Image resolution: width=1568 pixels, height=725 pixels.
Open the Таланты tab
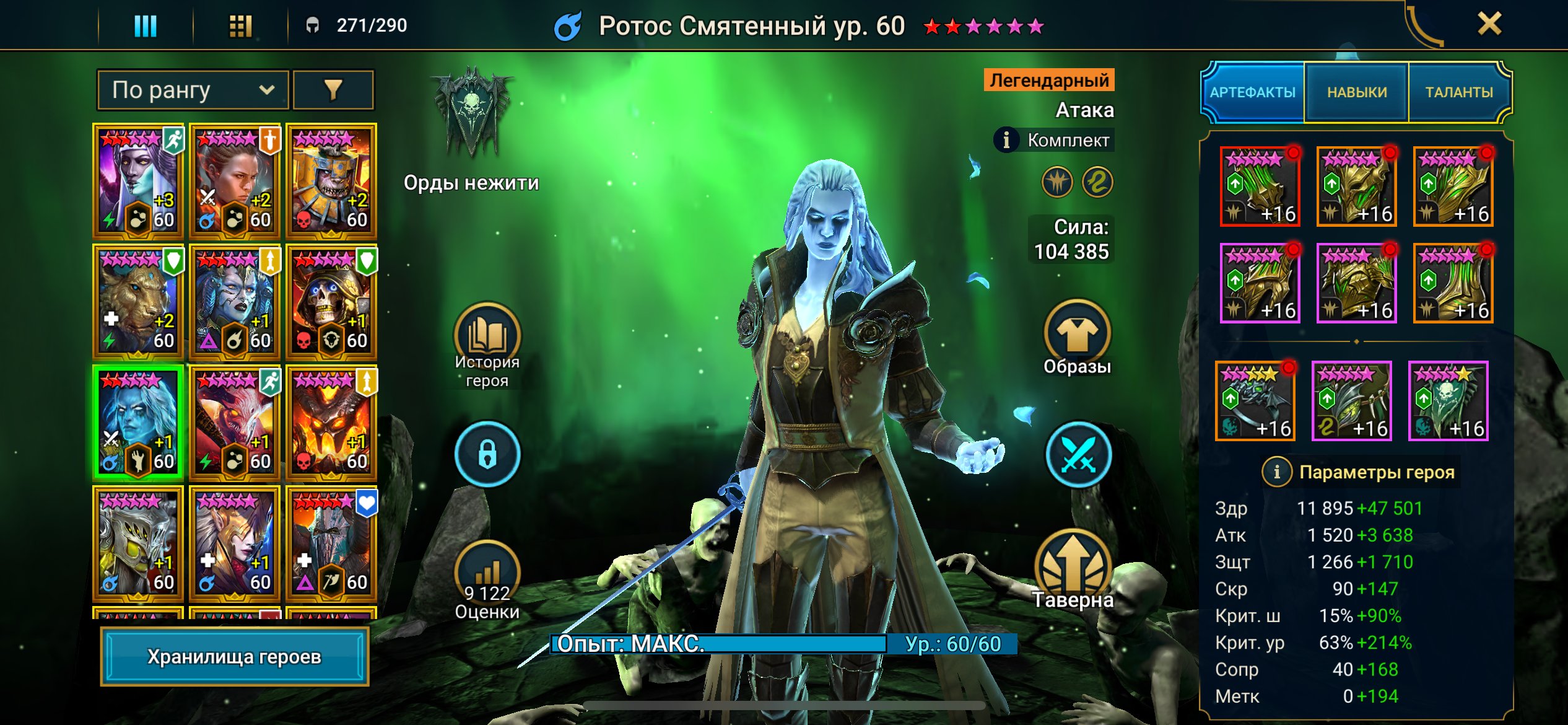tap(1459, 92)
